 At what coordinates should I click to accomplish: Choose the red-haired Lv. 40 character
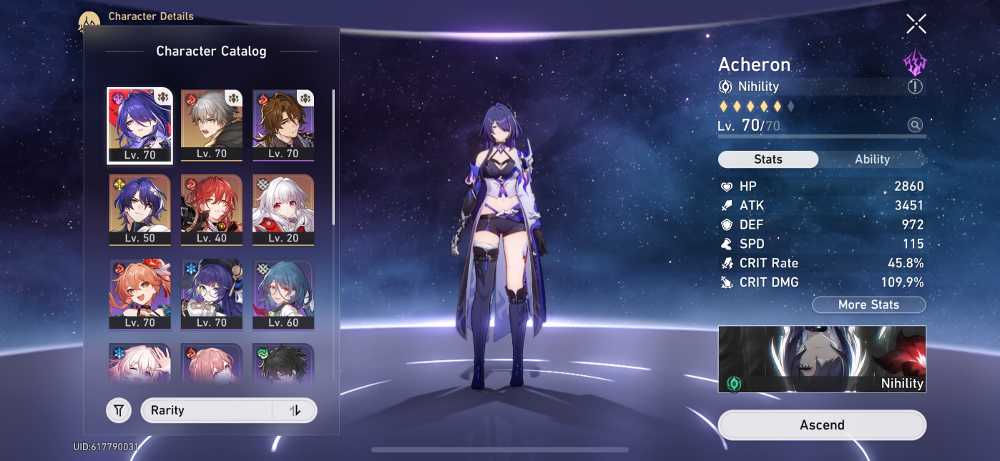point(211,210)
